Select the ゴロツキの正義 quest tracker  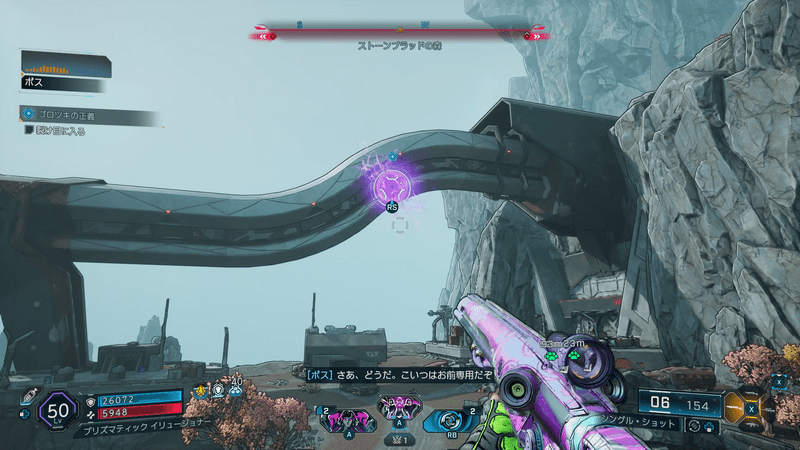pyautogui.click(x=90, y=115)
